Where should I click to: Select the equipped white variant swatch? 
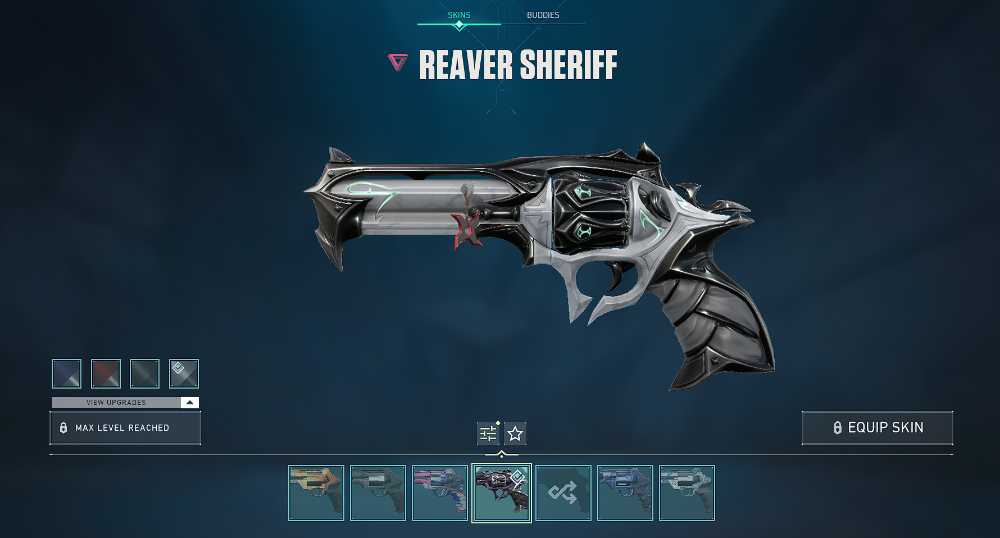pyautogui.click(x=184, y=374)
